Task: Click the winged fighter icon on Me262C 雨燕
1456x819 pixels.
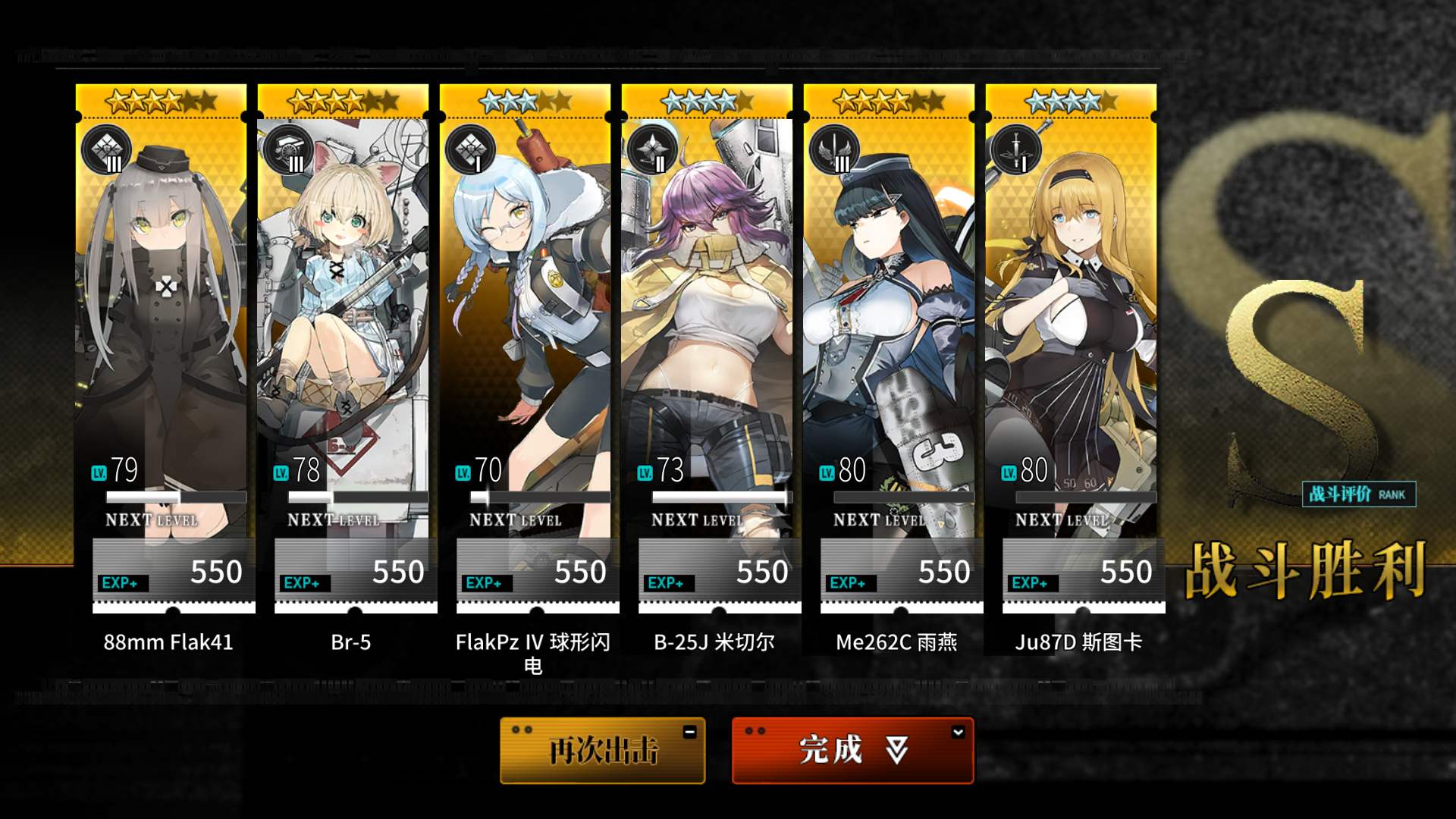Action: pos(835,150)
